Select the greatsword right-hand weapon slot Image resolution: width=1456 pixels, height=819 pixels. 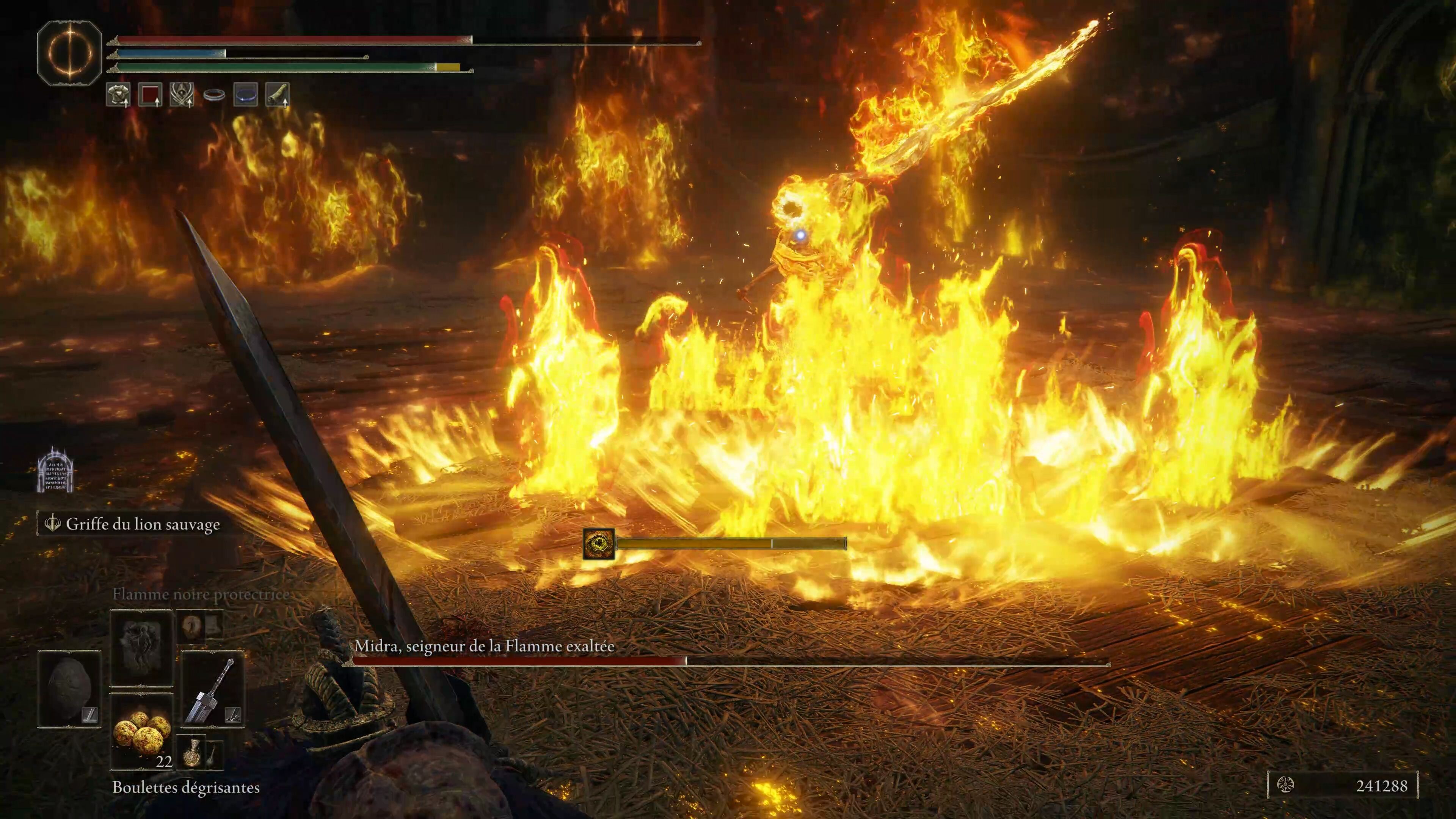(x=212, y=689)
